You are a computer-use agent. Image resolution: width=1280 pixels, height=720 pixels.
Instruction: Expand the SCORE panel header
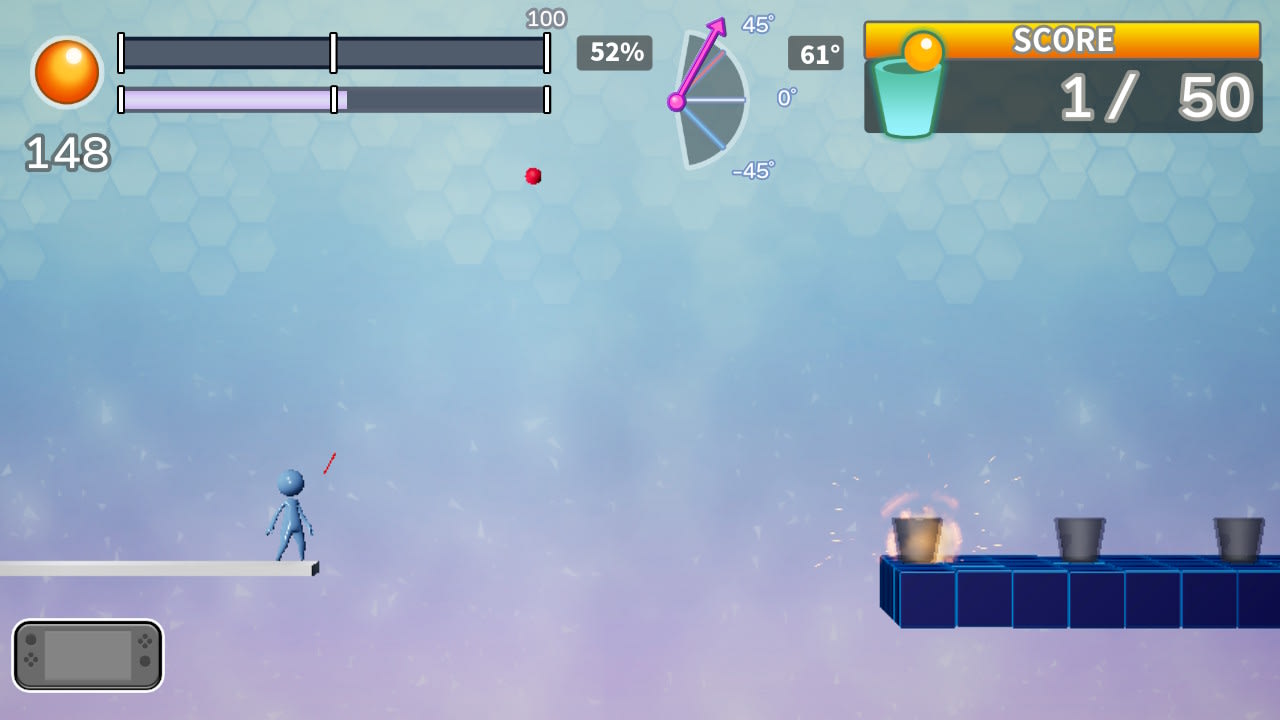[1064, 40]
